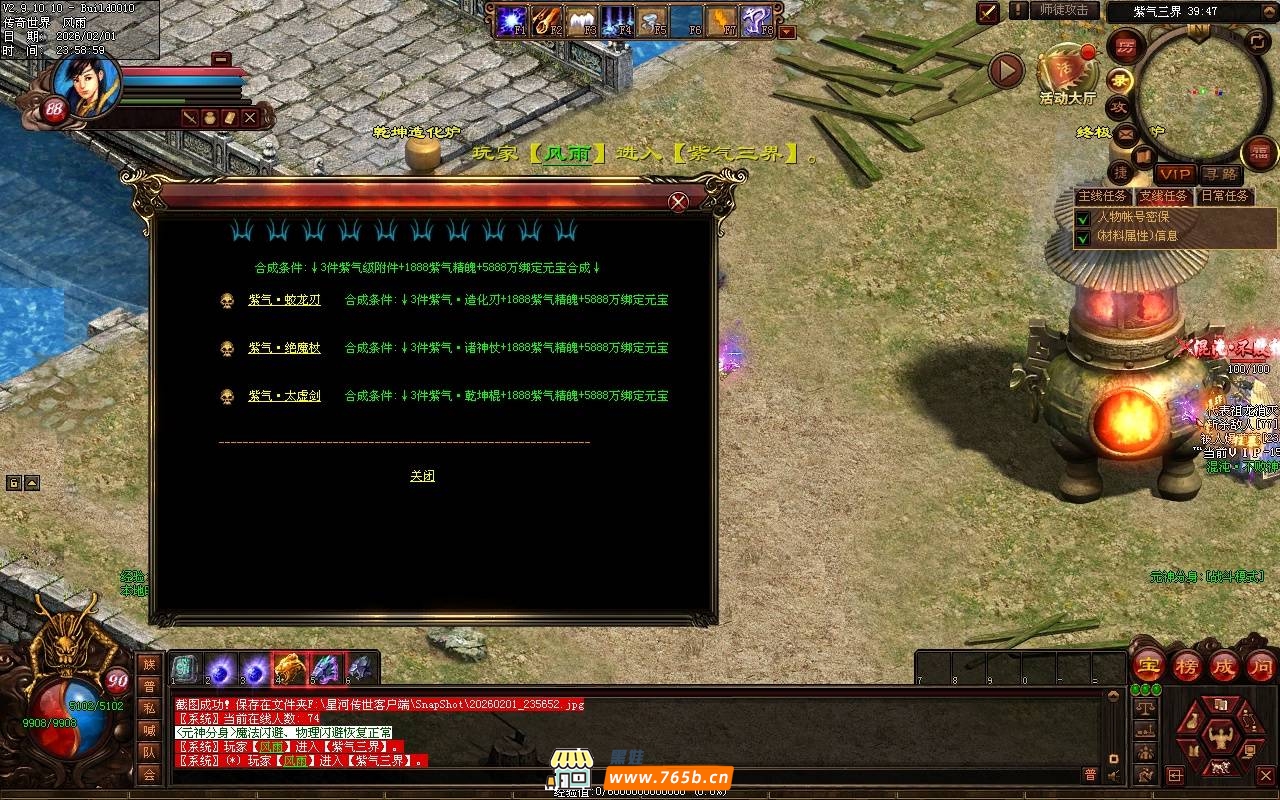The image size is (1280, 800).
Task: Select 紫气·蛟龙刃 synthesis link
Action: pyautogui.click(x=284, y=300)
